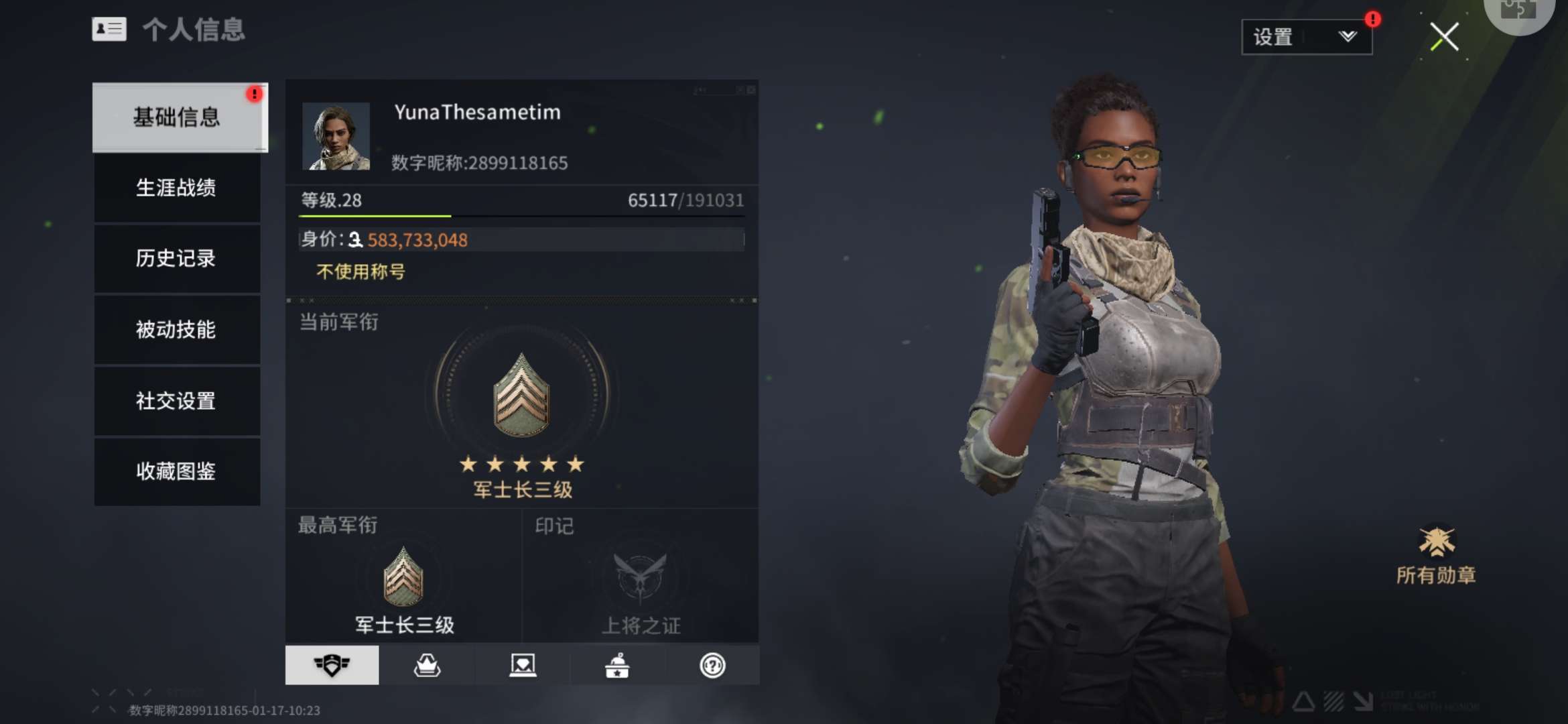Image resolution: width=1568 pixels, height=724 pixels.
Task: Open the gift box icon tab
Action: 617,665
